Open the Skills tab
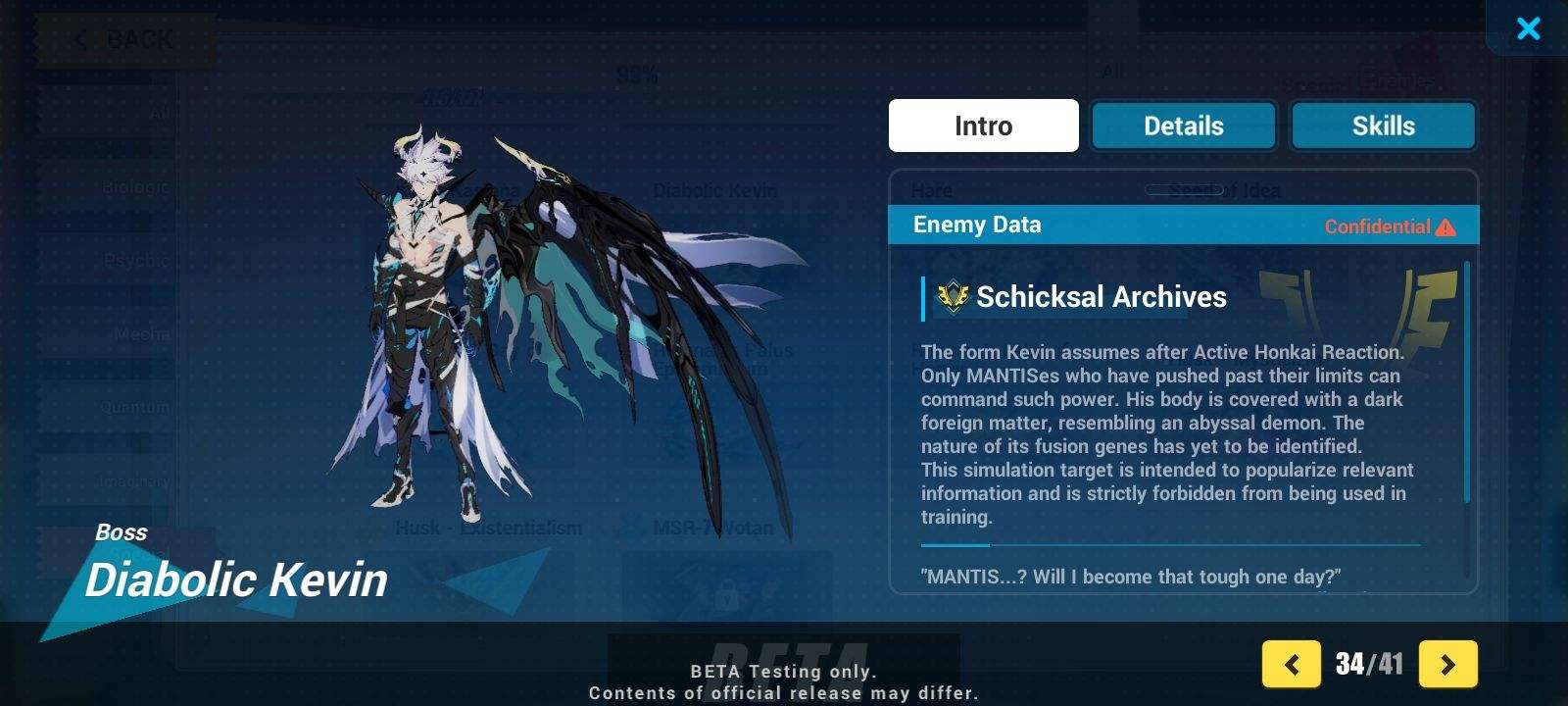Image resolution: width=1568 pixels, height=706 pixels. (1383, 126)
